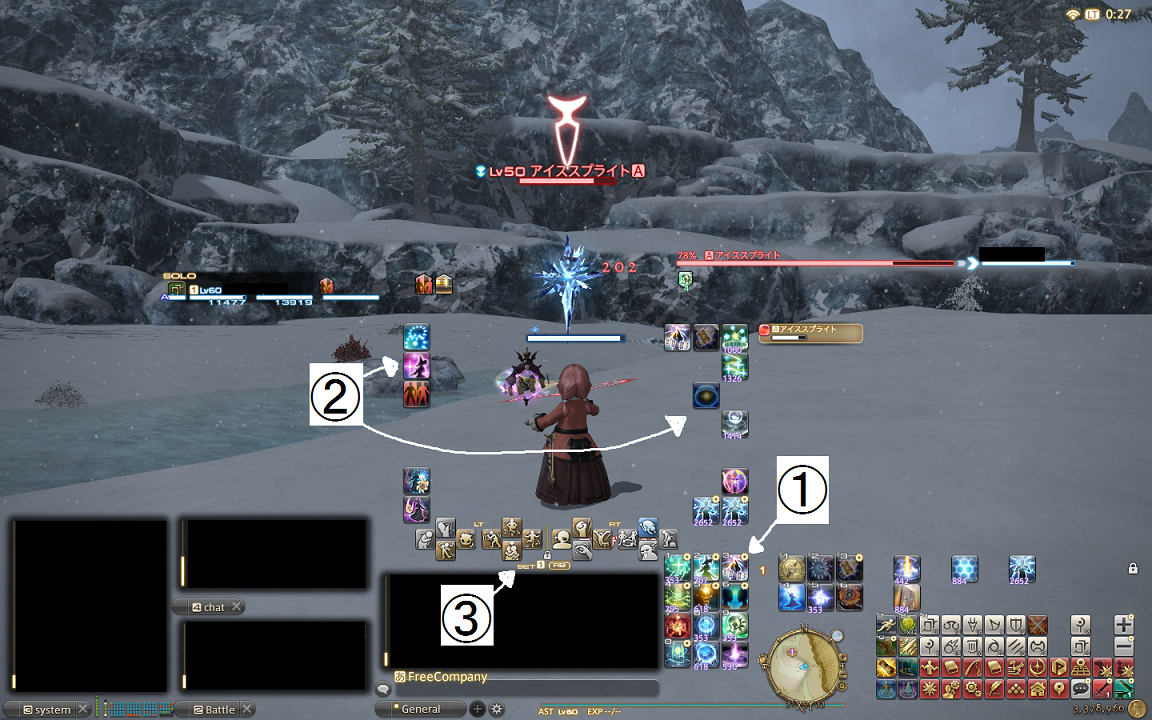This screenshot has width=1152, height=720.
Task: Activate the blue hexagon shield ability
Action: (964, 569)
